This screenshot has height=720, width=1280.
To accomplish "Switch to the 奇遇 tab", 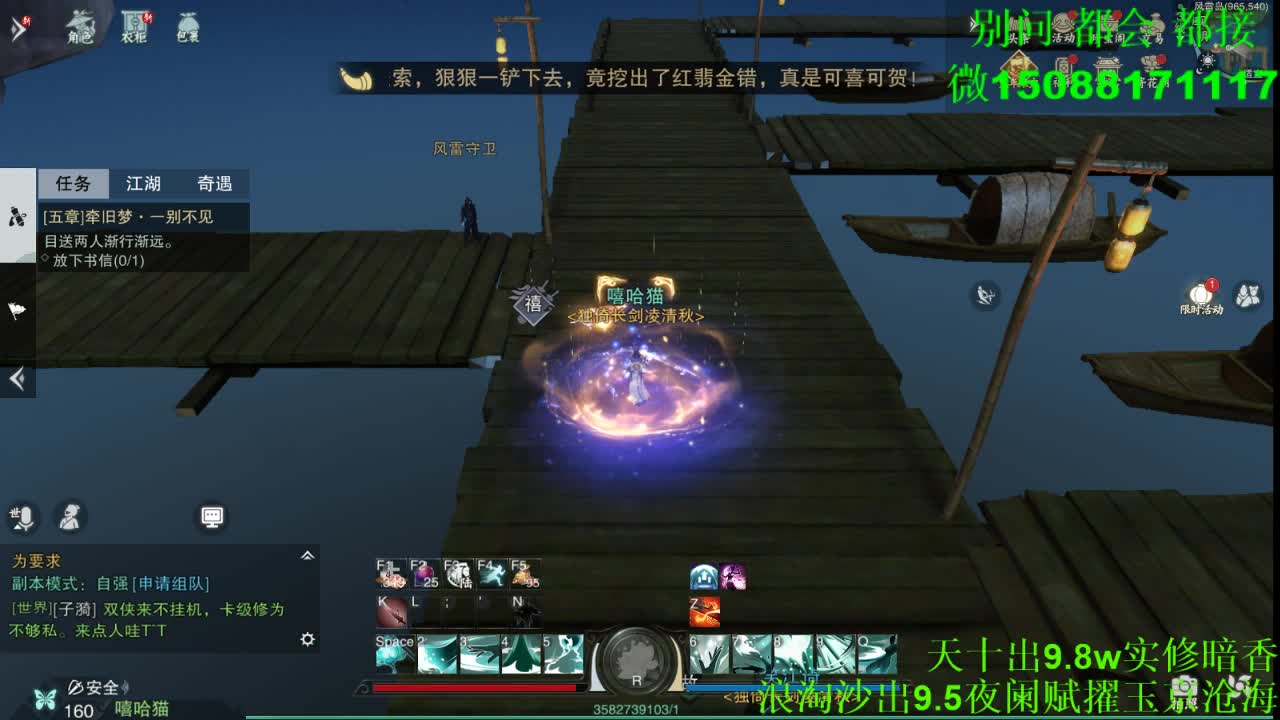I will point(214,184).
